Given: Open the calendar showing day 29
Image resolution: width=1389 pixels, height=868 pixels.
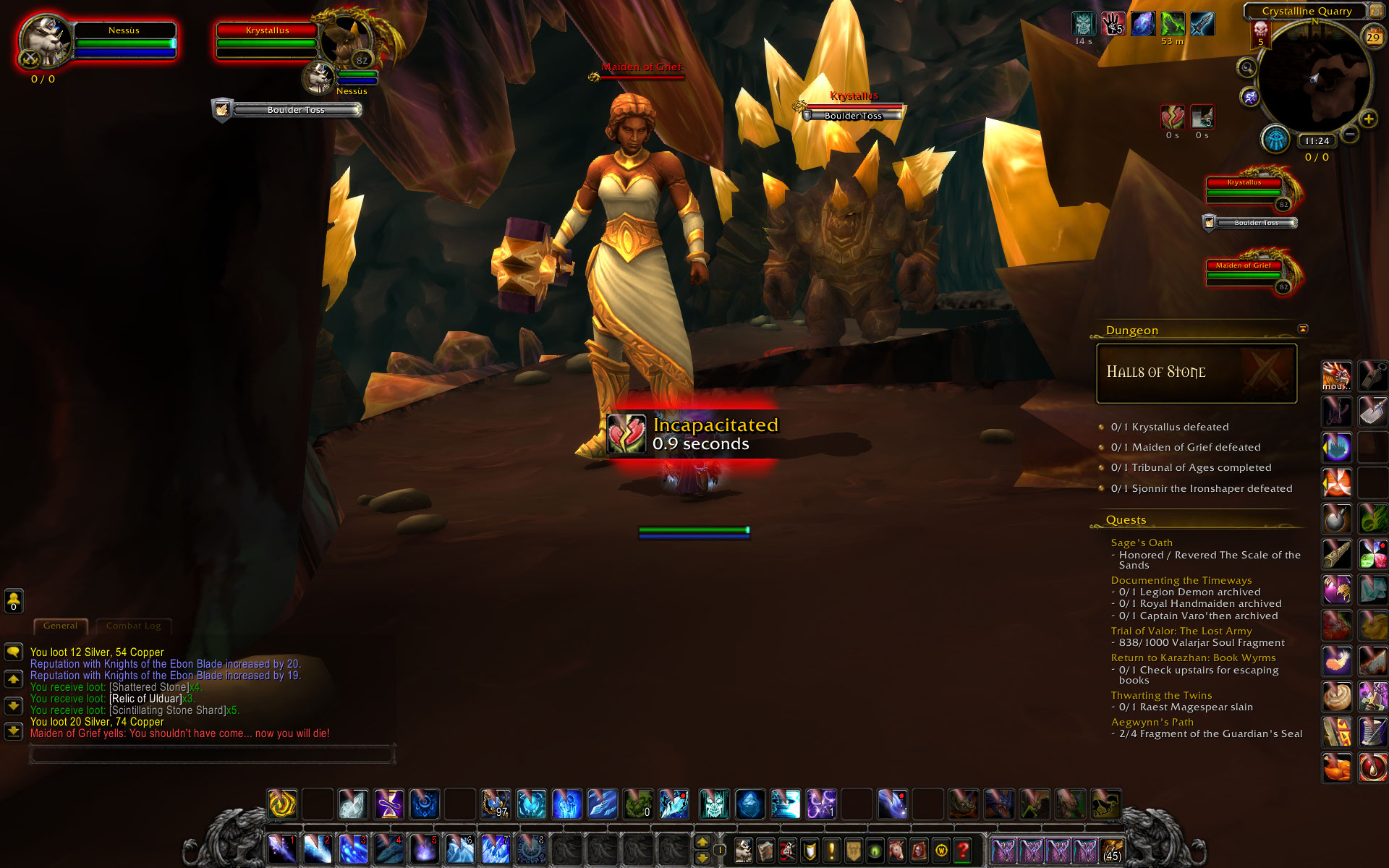Looking at the screenshot, I should click(1372, 37).
